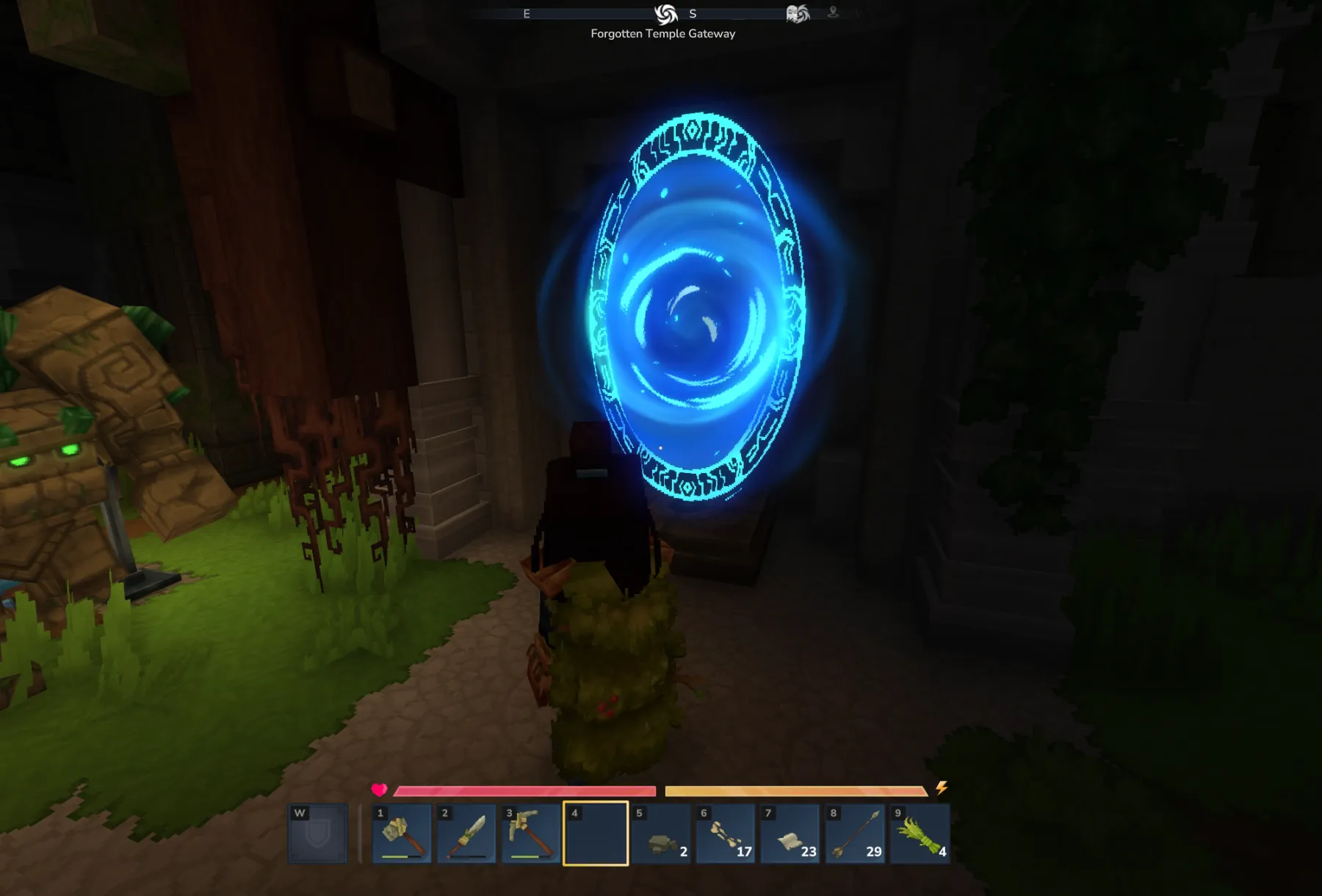This screenshot has height=896, width=1322.
Task: Pick the bone fragments stack of 17
Action: (x=725, y=834)
